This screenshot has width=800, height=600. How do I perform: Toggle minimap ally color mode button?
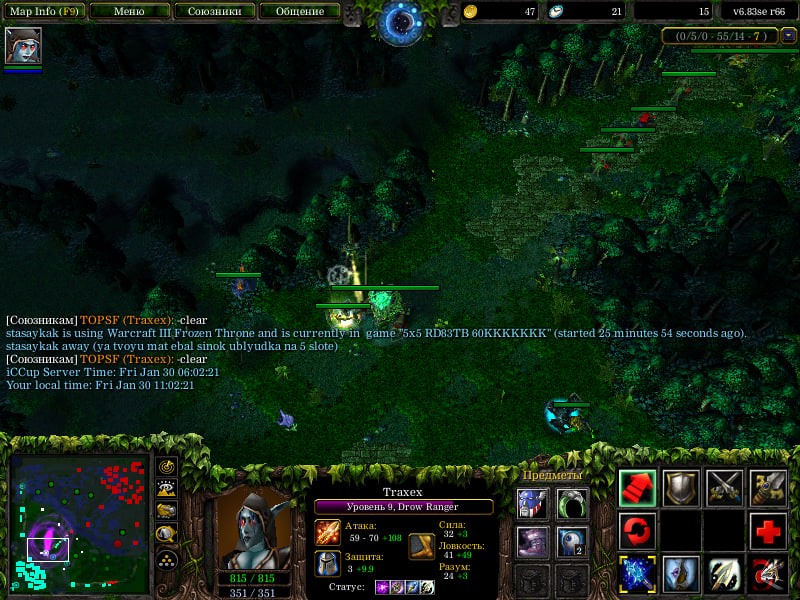click(168, 512)
